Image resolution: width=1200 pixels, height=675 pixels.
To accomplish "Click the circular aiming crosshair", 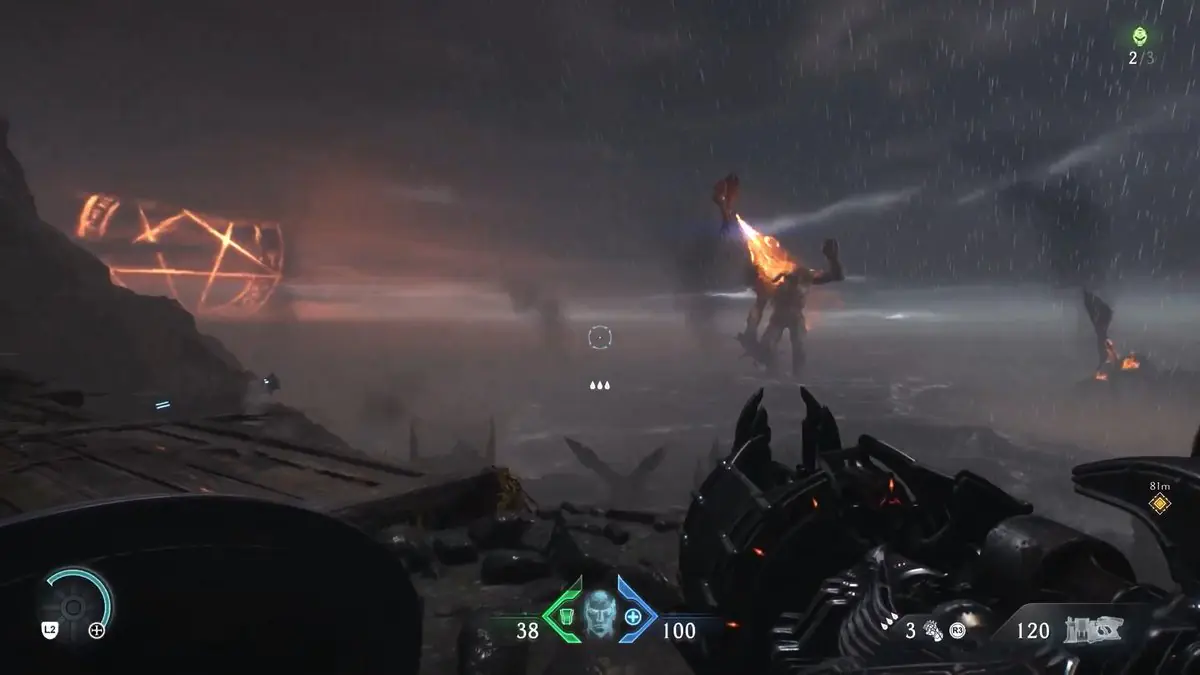I will pos(599,338).
